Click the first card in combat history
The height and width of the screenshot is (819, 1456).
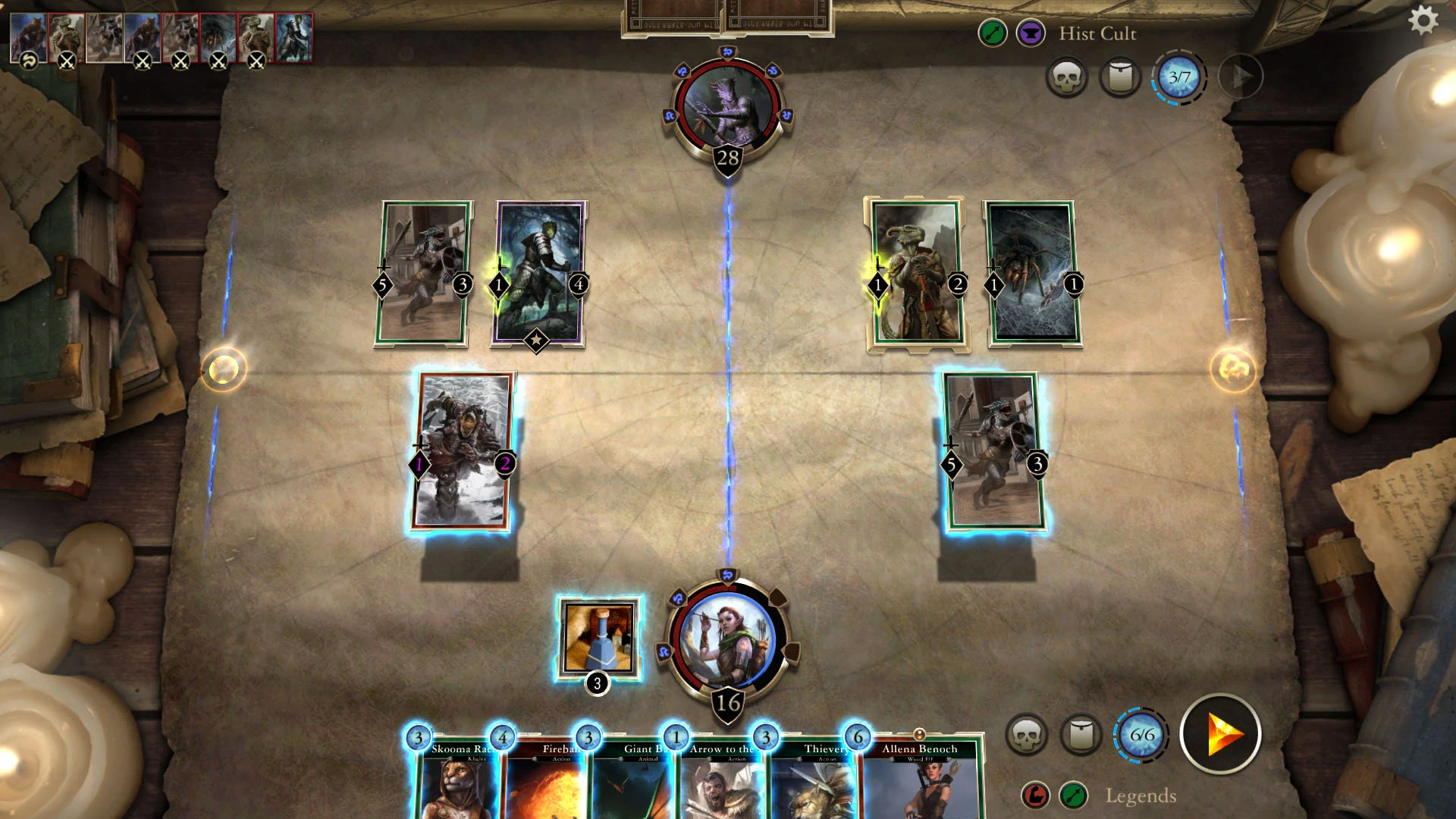pyautogui.click(x=27, y=36)
